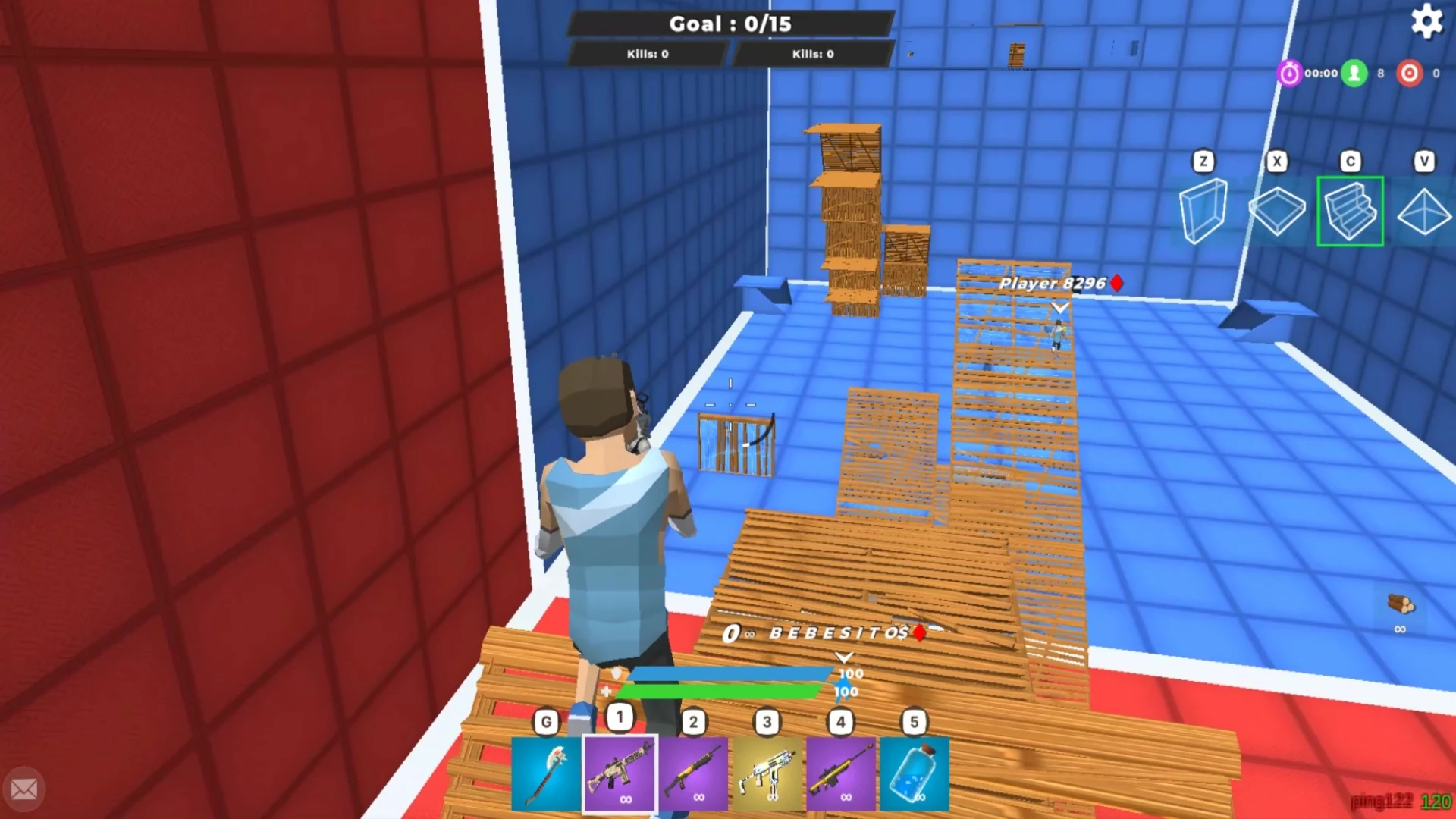Toggle the X floor build piece
This screenshot has width=1456, height=819.
click(x=1277, y=211)
